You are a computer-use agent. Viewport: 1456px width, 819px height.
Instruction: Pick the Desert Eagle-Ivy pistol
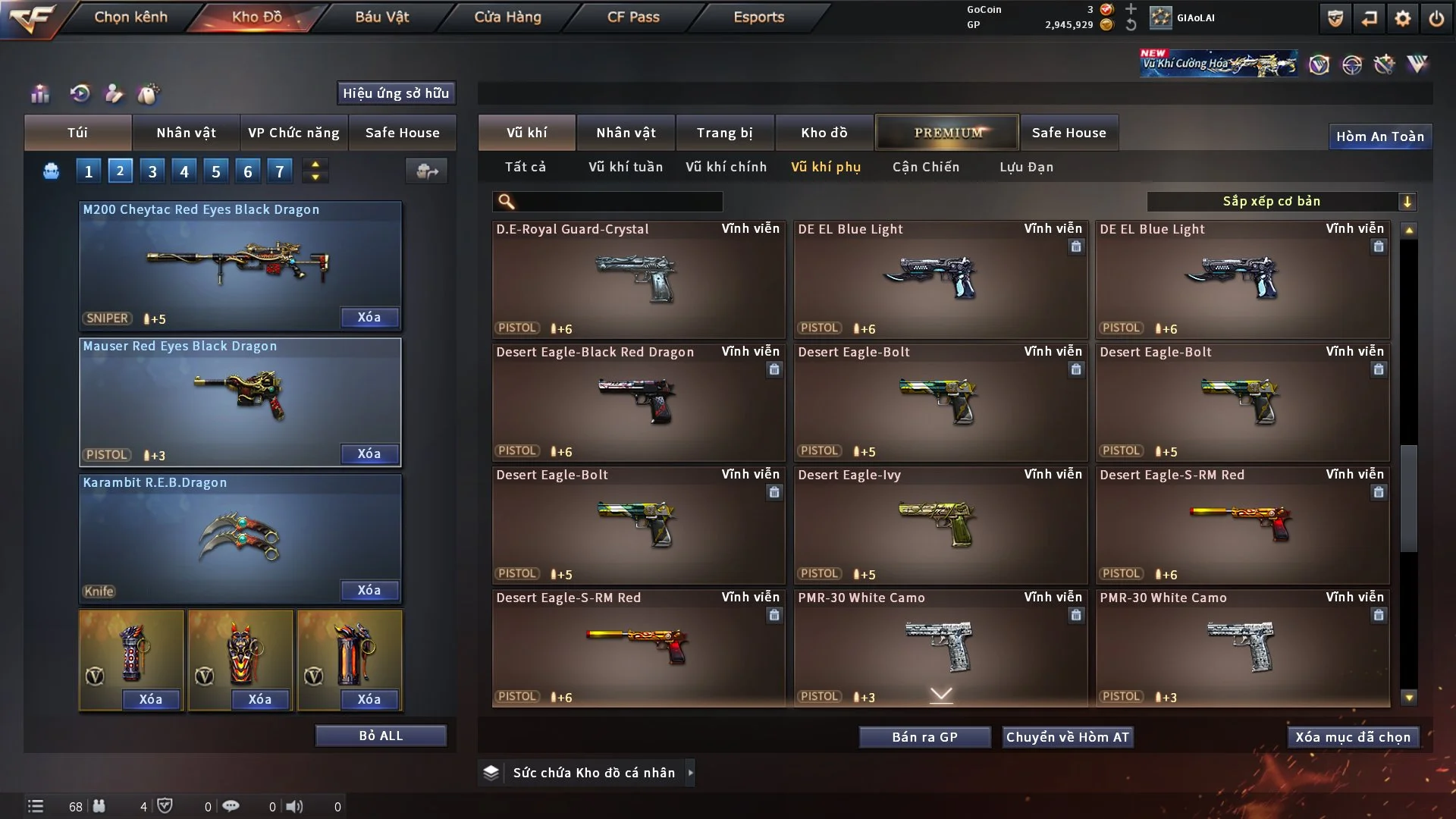[x=940, y=525]
